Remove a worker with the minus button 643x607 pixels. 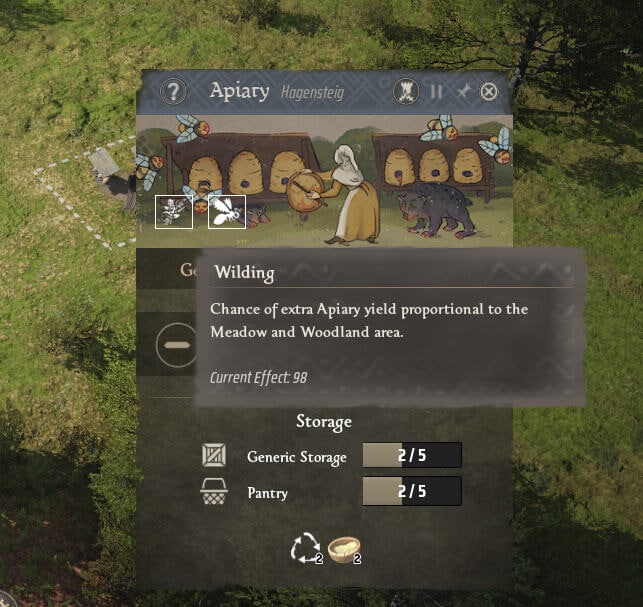coord(176,344)
